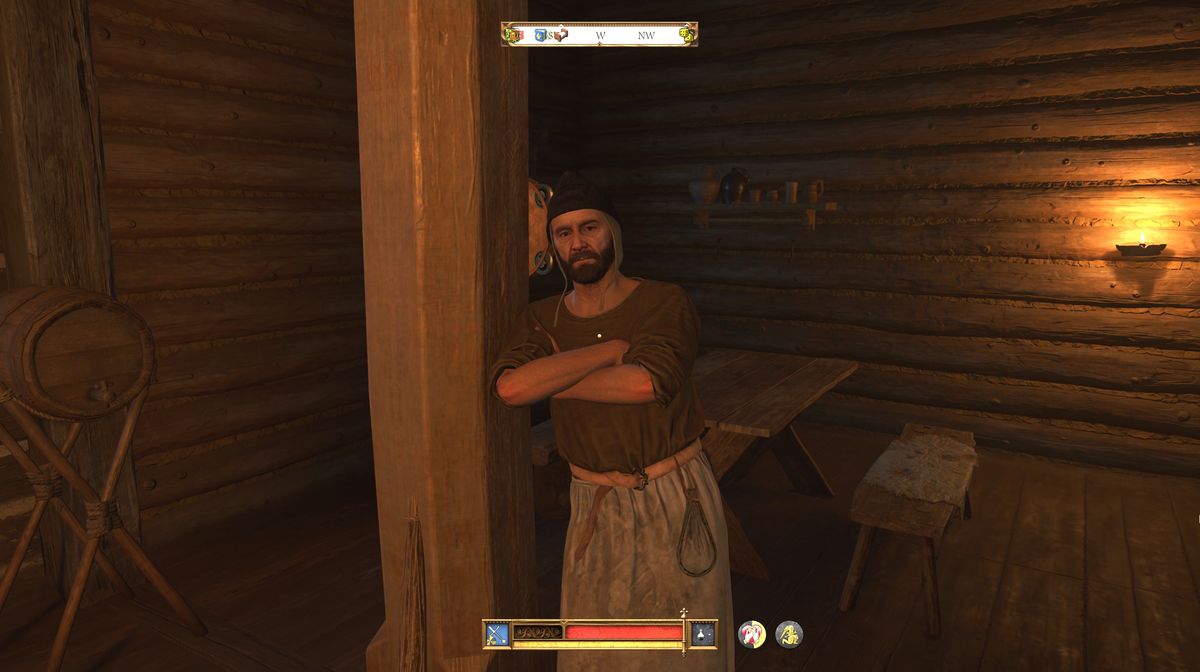Click the yellow dice marker on compass
1200x672 pixels.
tap(686, 35)
